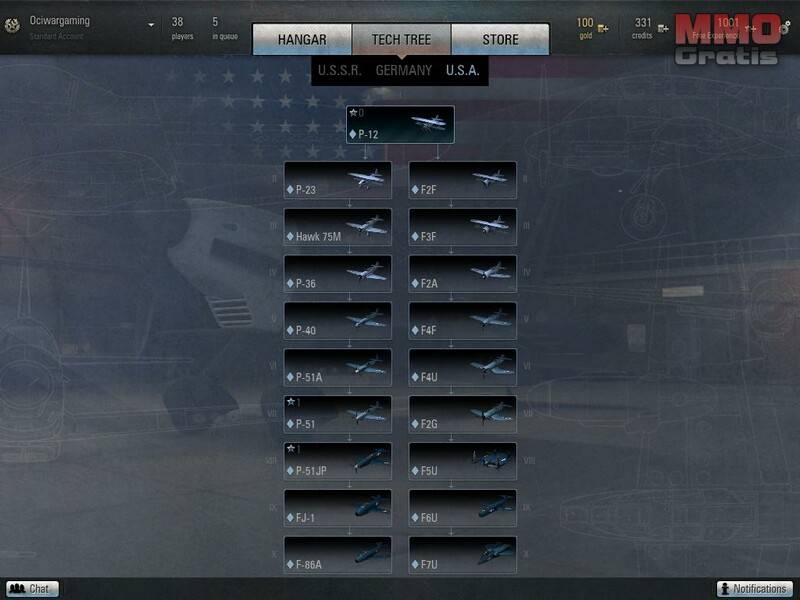Switch to the Store tab
This screenshot has height=600, width=800.
(500, 40)
